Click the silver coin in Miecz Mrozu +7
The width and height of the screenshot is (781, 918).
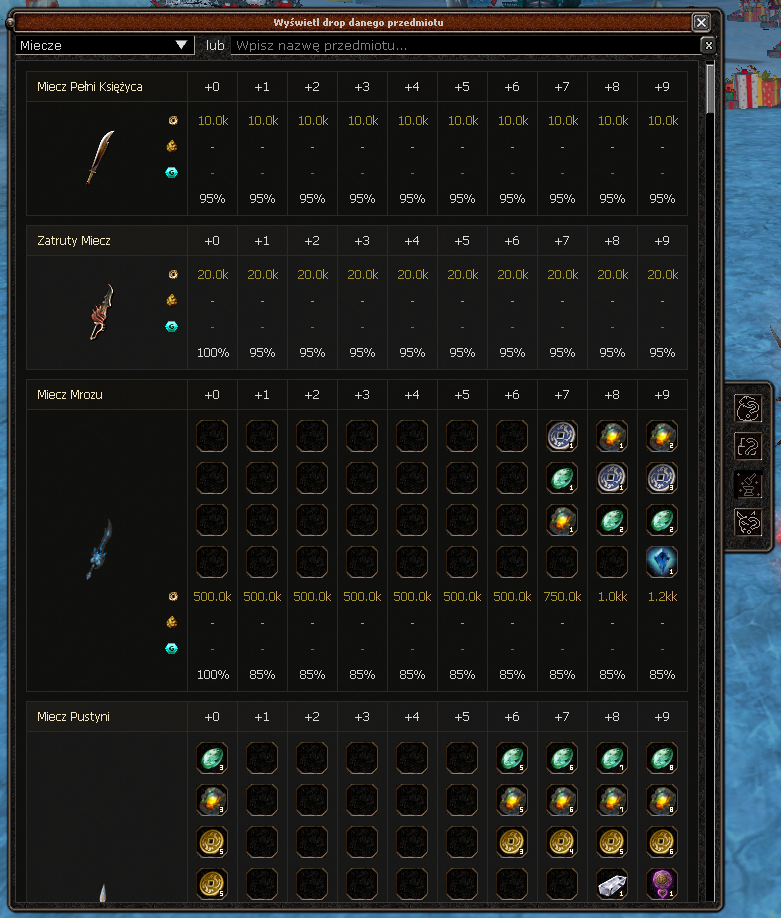561,435
